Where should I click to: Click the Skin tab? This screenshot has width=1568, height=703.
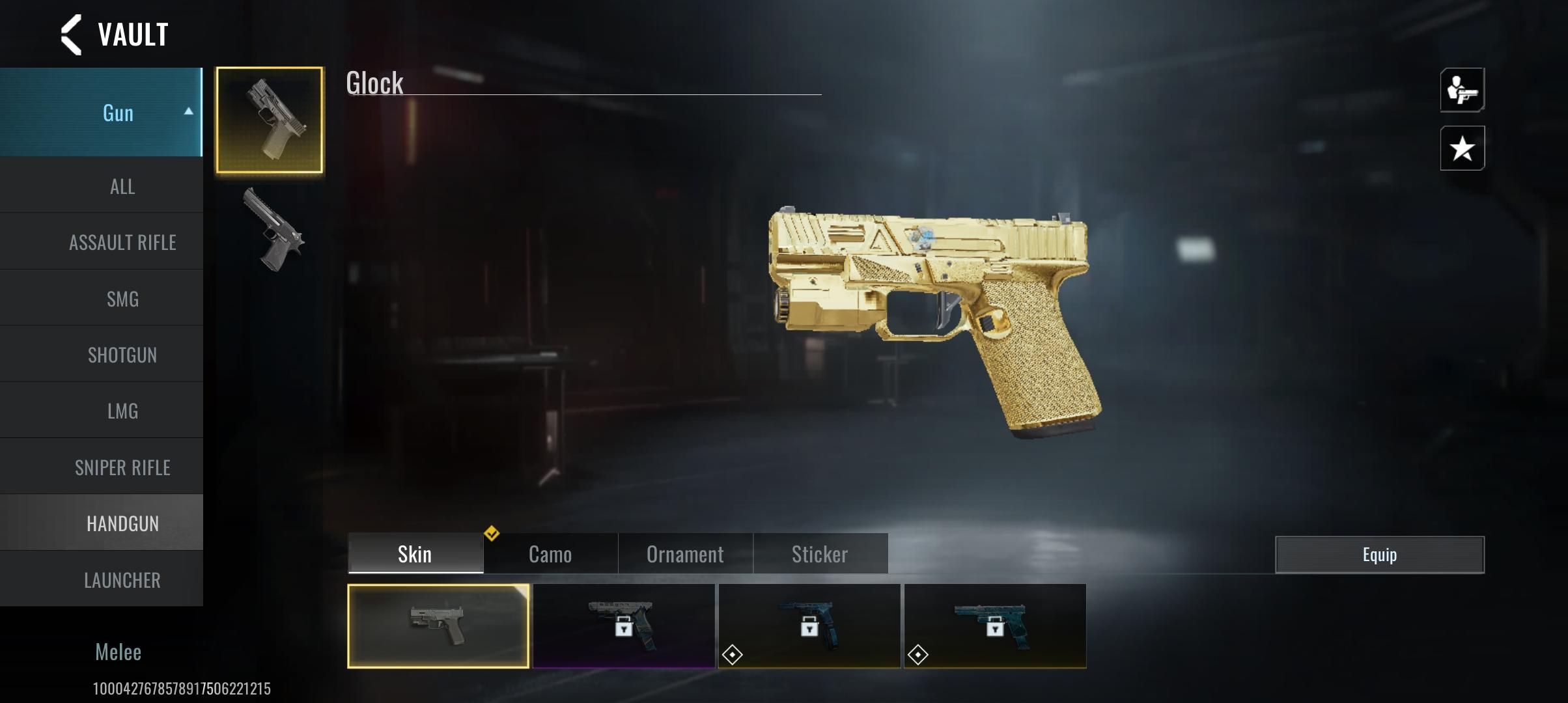415,555
